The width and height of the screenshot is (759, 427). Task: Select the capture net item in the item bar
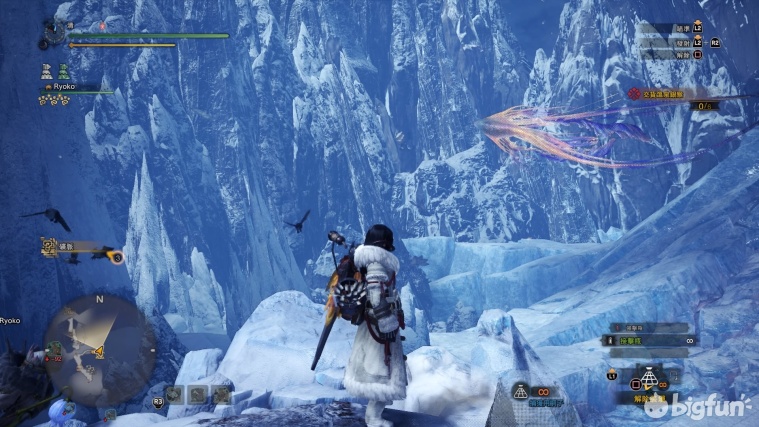[649, 380]
